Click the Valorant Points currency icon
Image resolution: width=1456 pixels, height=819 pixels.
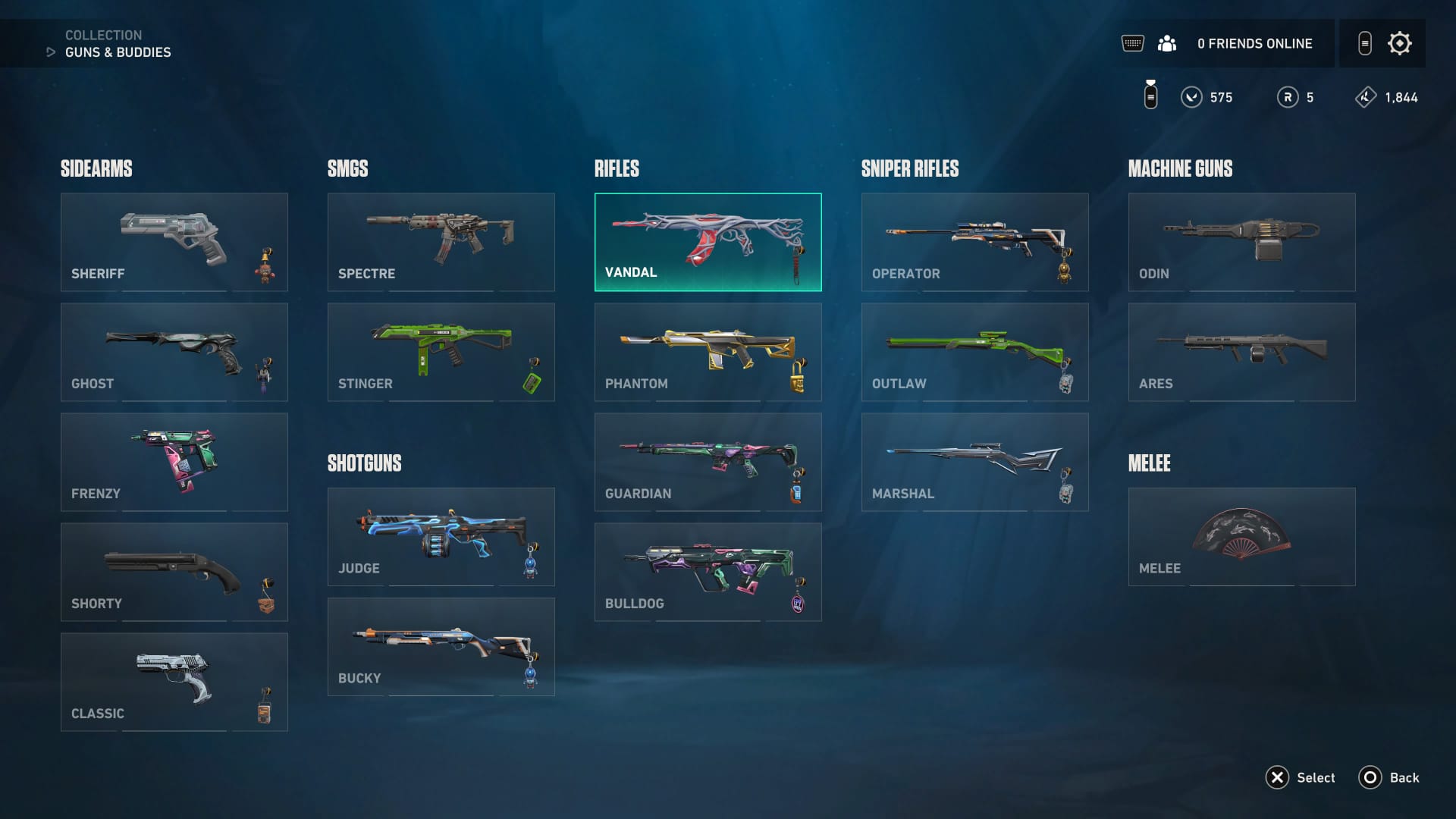coord(1191,97)
